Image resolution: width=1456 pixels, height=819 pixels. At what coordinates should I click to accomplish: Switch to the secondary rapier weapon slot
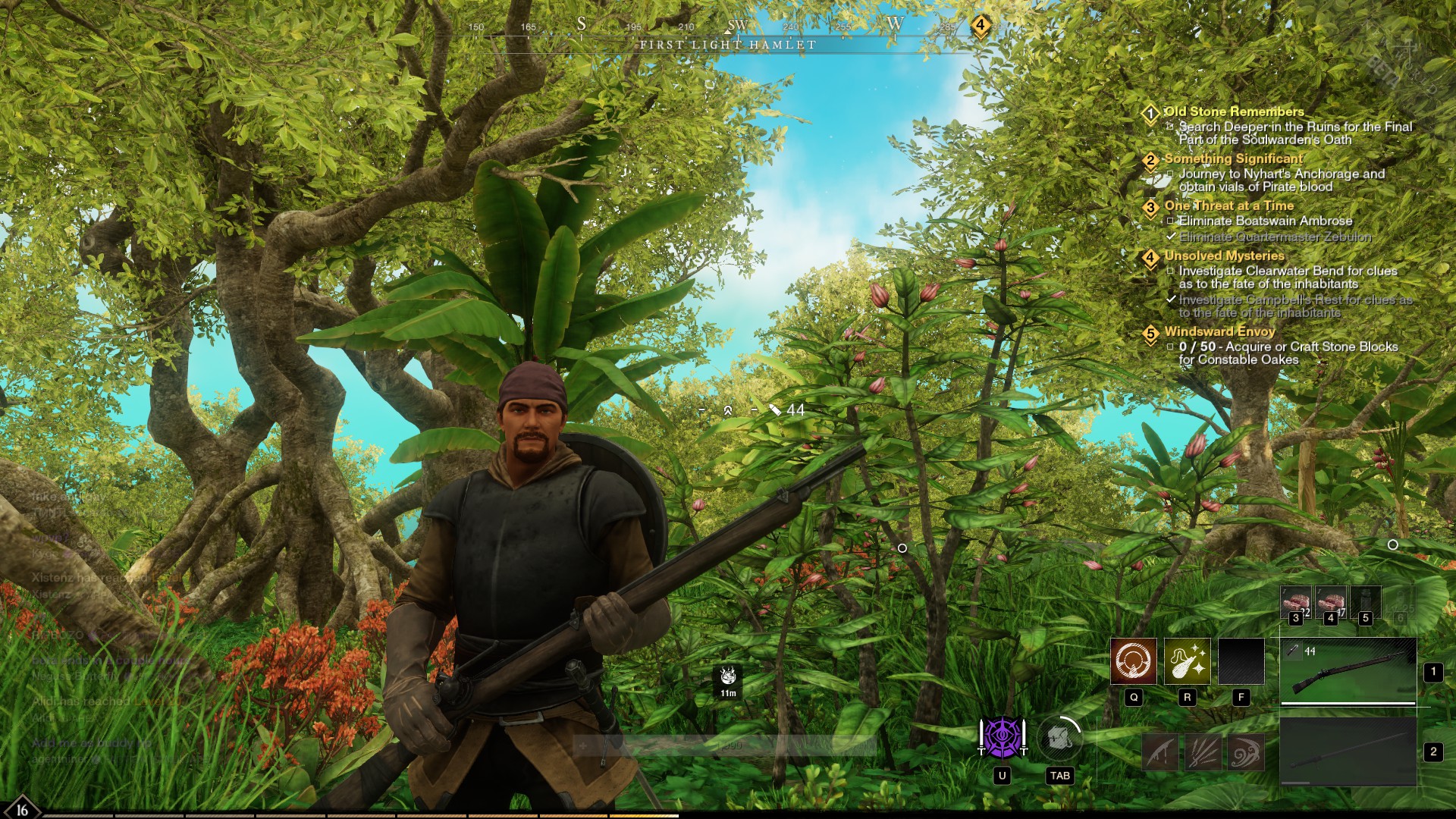(x=1348, y=752)
